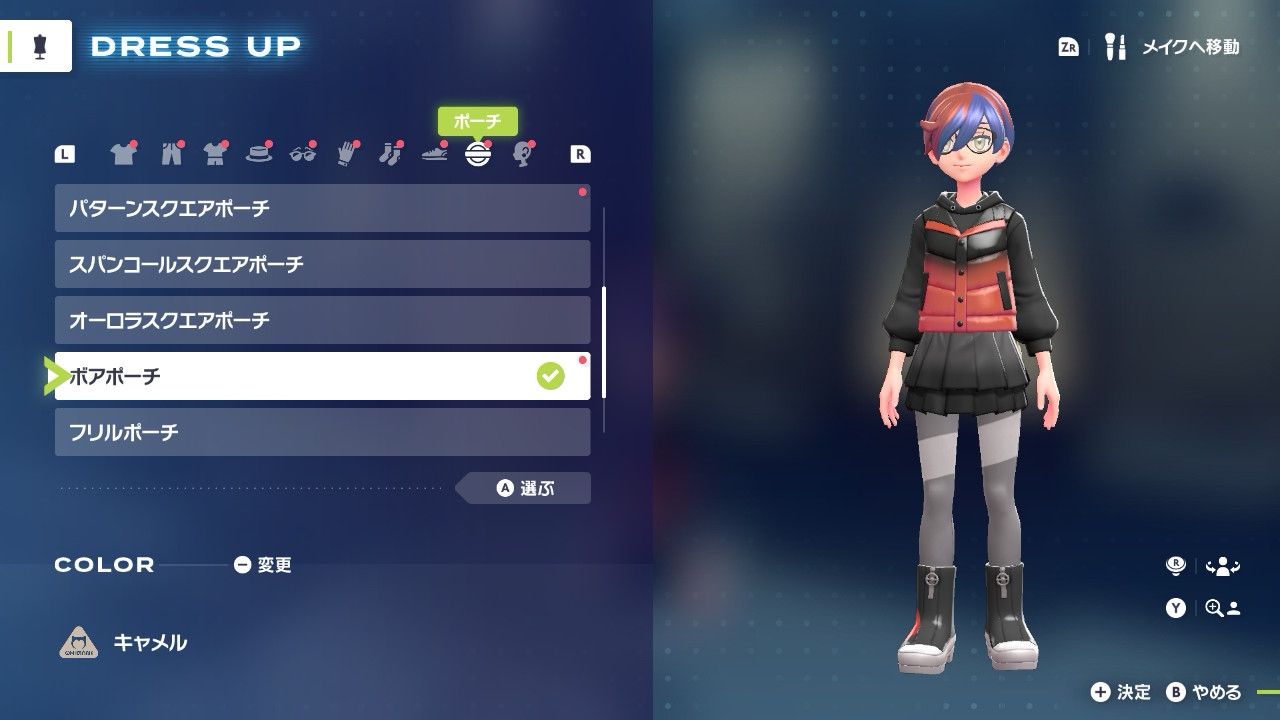Confirm the outfit with 決定
The image size is (1280, 720).
pos(1121,692)
